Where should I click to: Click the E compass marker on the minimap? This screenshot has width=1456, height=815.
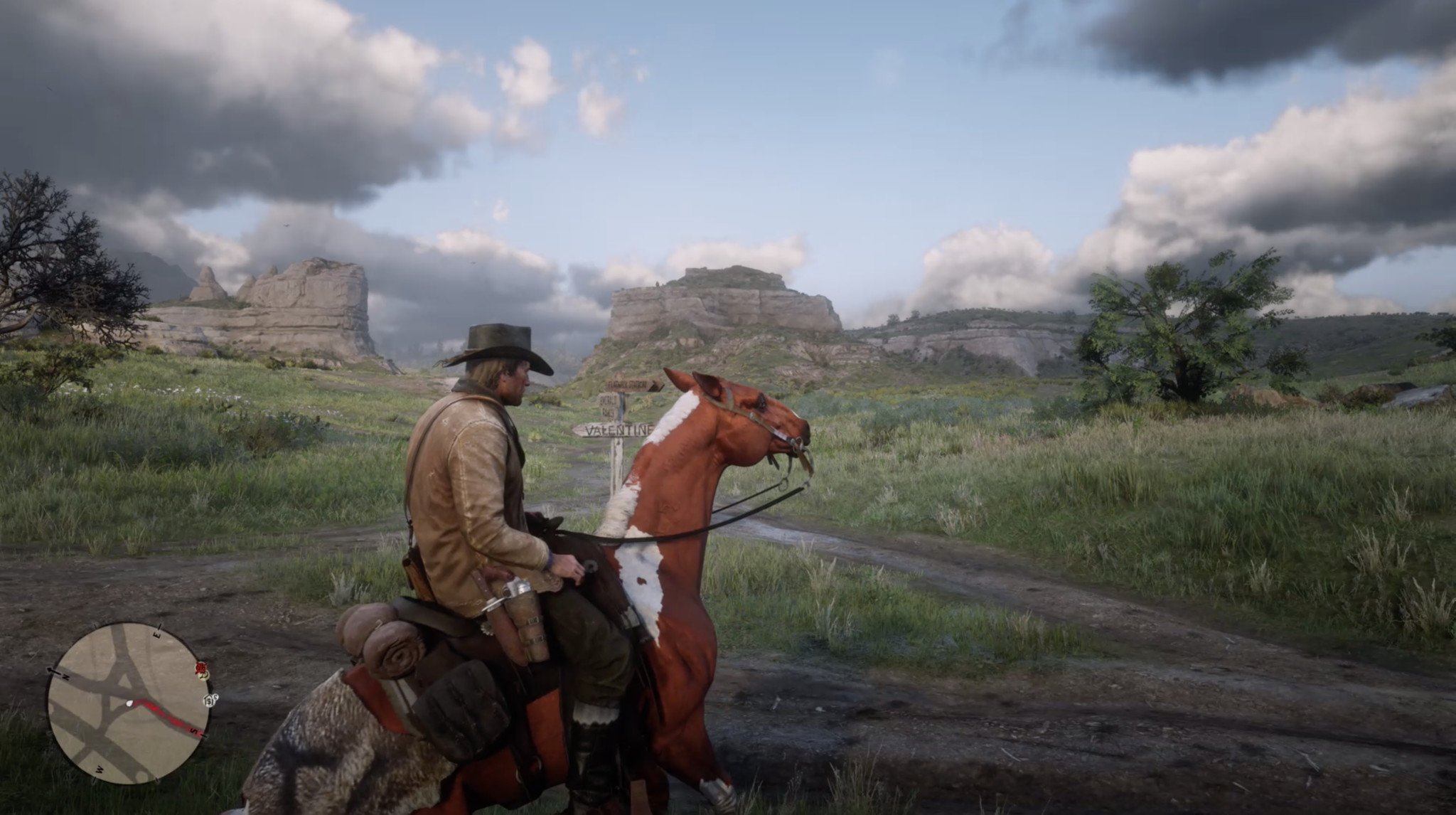(x=156, y=633)
